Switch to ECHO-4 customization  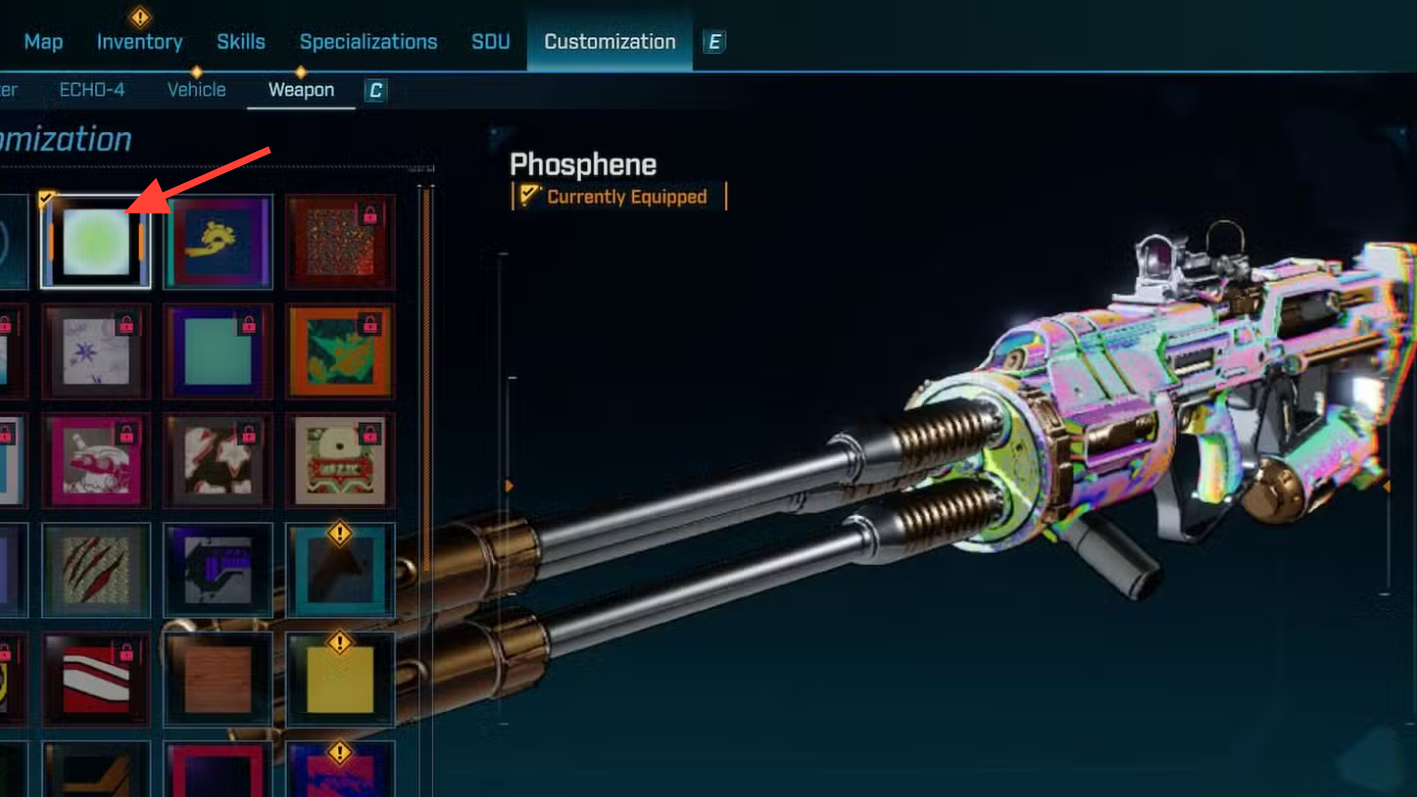pos(92,90)
